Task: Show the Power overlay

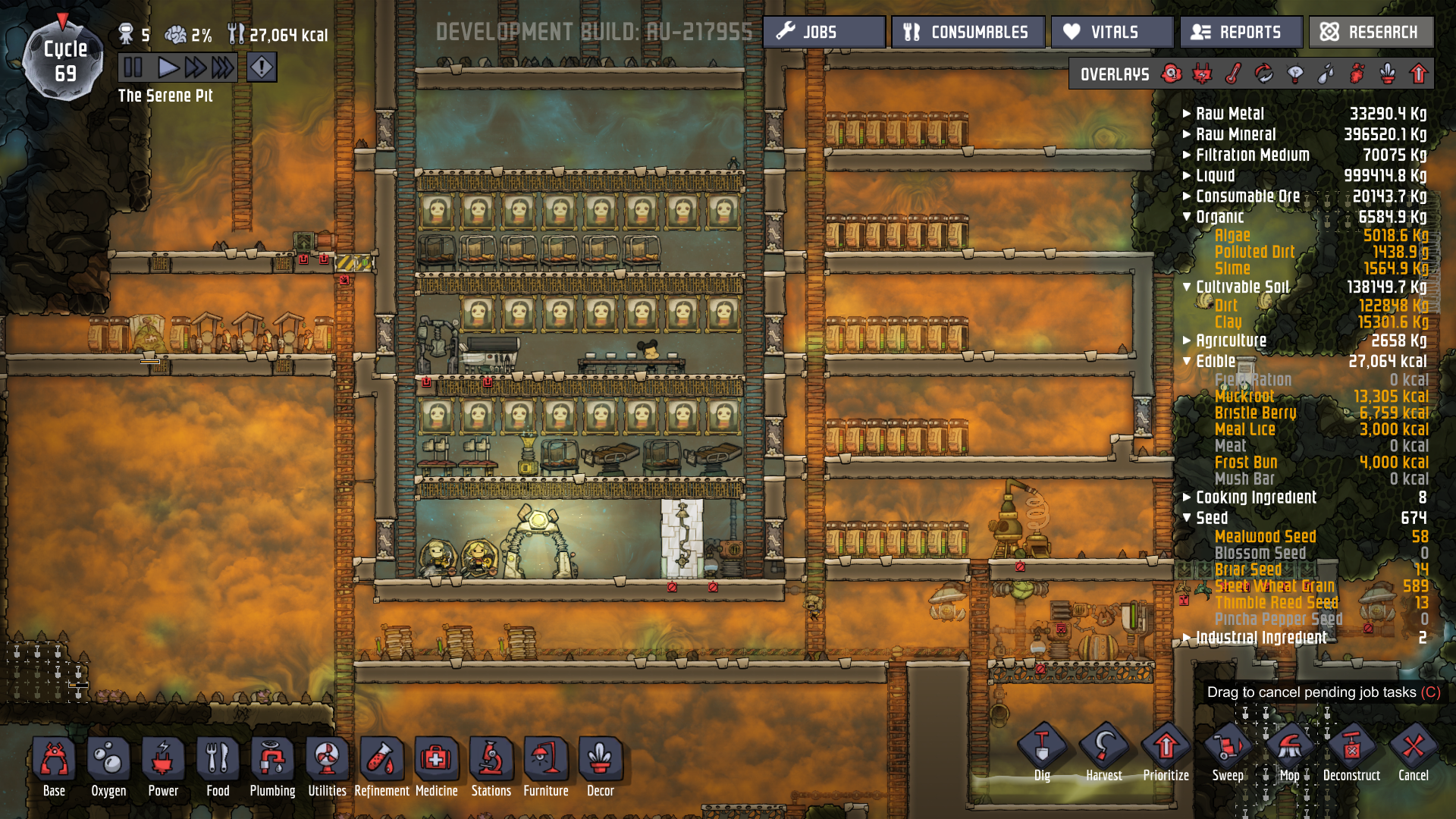Action: (x=1202, y=73)
